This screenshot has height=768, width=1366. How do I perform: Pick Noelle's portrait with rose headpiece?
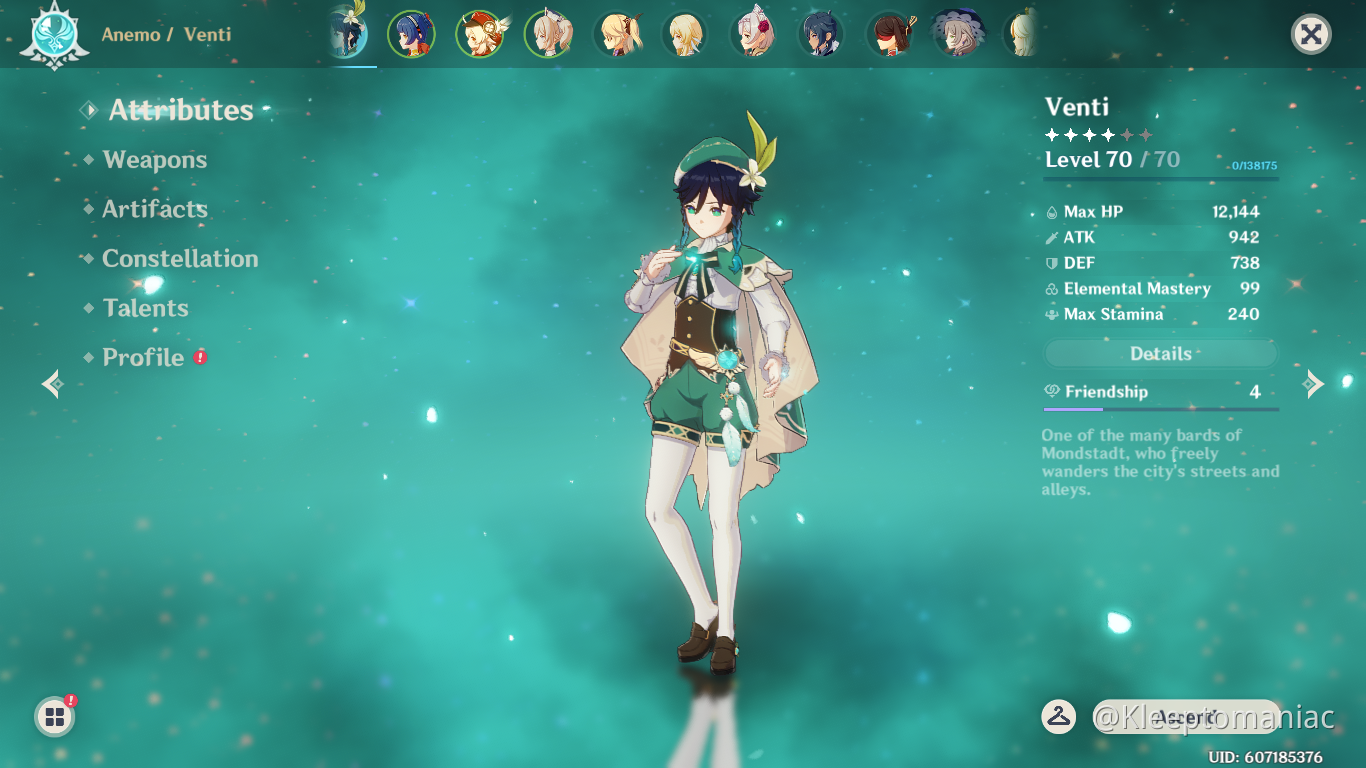[753, 35]
